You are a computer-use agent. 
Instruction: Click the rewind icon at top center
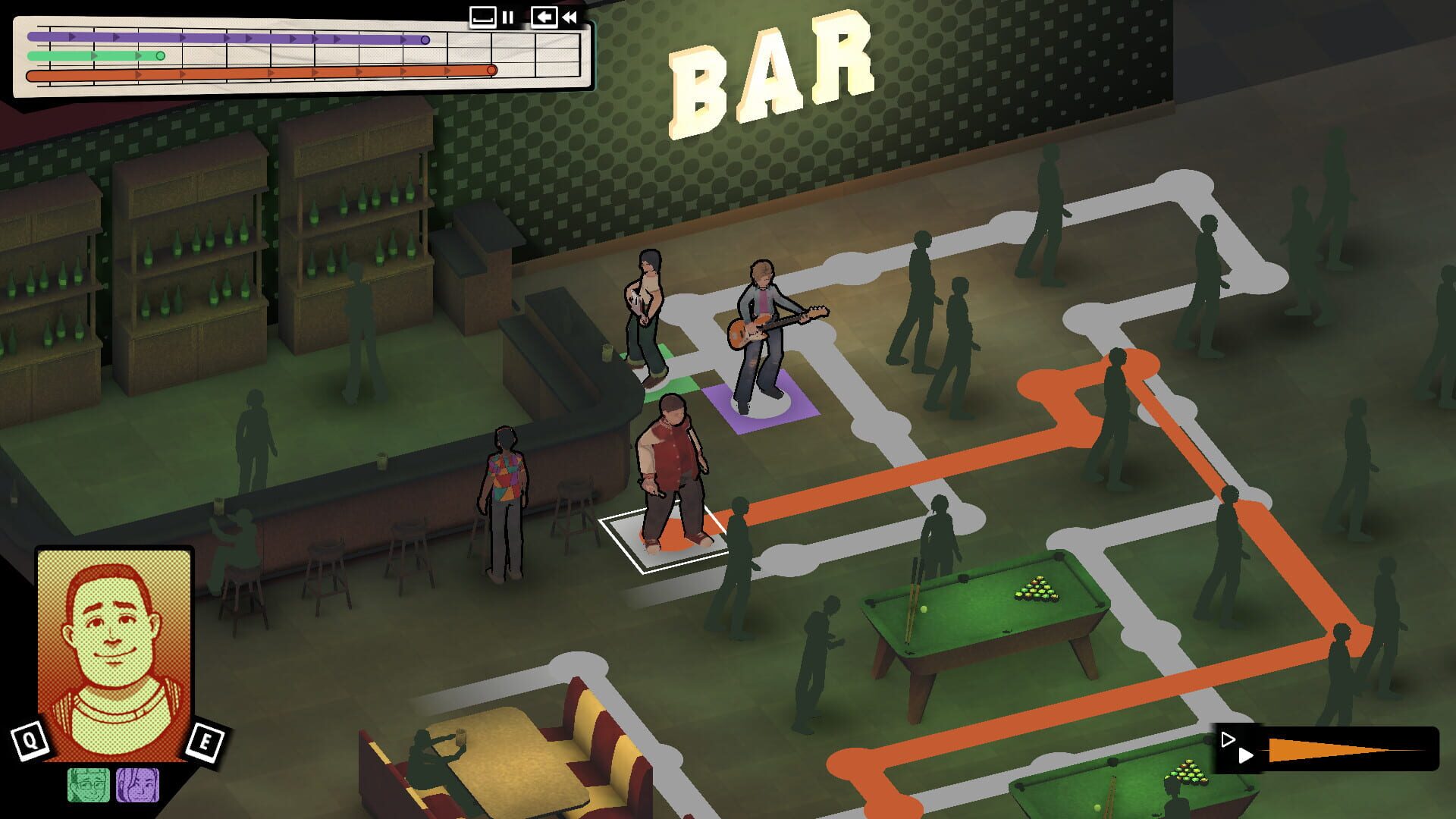coord(570,17)
